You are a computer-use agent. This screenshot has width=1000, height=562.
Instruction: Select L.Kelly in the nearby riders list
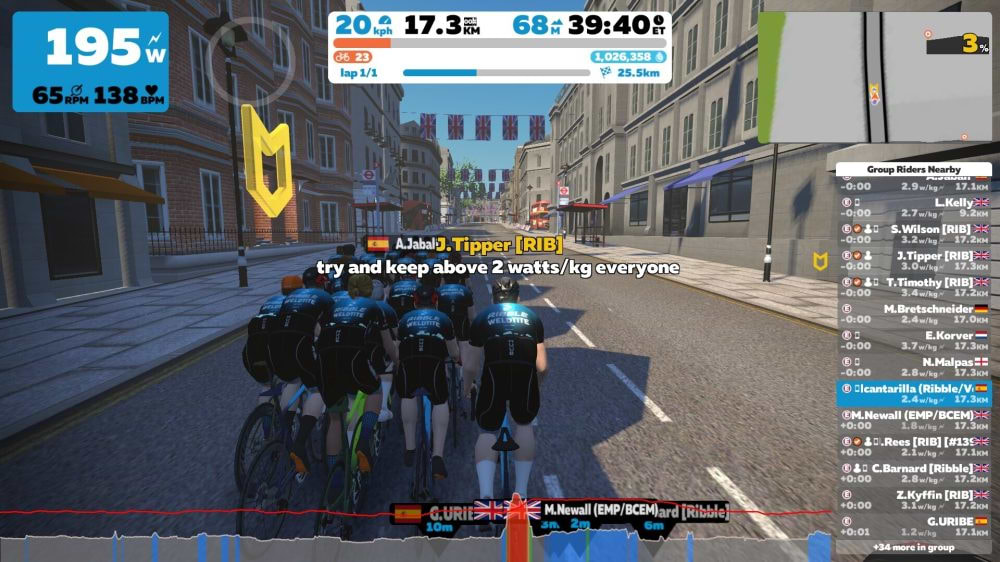[914, 207]
